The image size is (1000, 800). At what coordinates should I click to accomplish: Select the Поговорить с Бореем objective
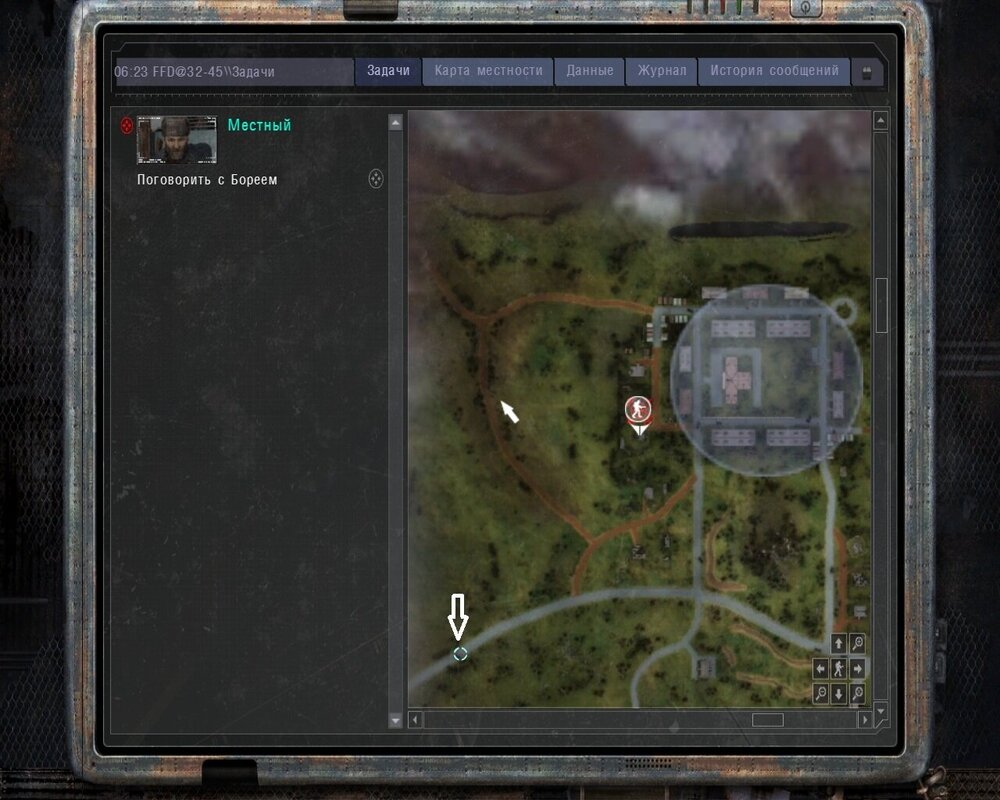207,180
